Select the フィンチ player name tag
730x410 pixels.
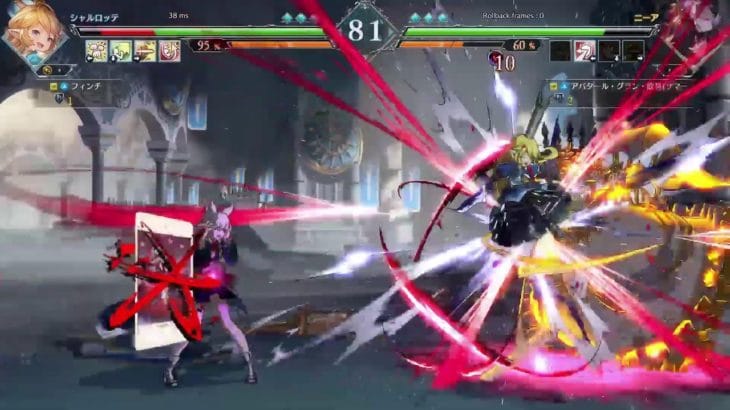tap(85, 87)
